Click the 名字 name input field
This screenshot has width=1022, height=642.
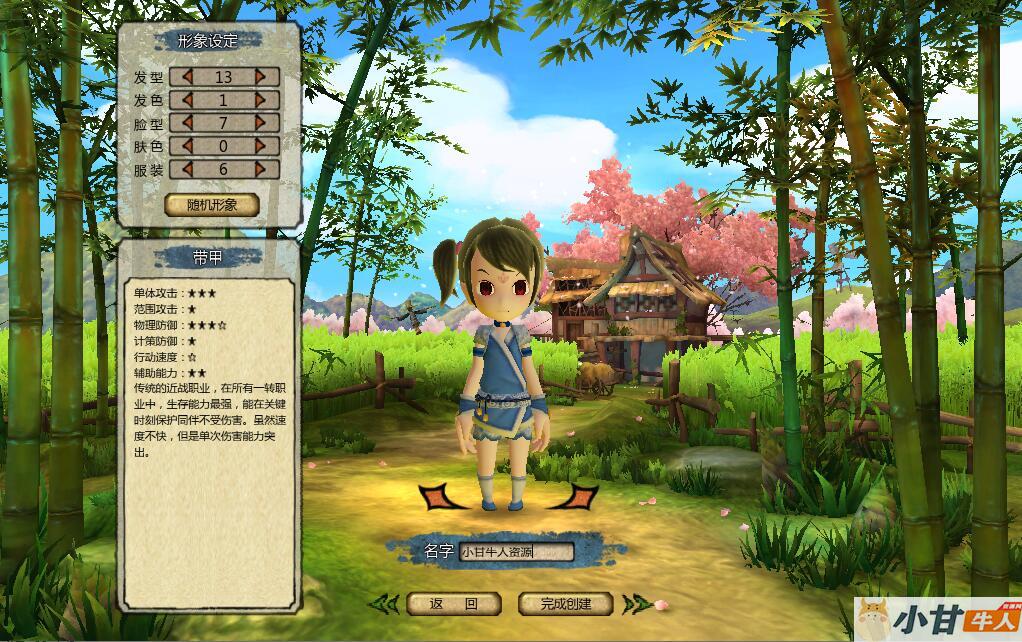tap(516, 551)
